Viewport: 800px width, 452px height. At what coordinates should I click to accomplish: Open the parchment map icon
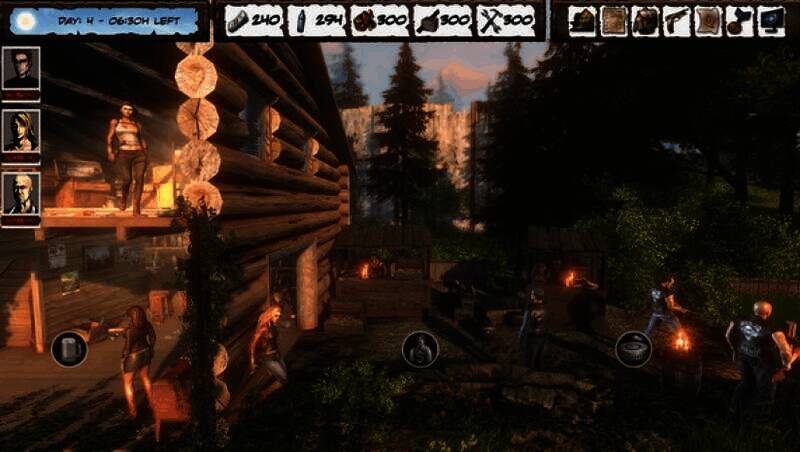click(x=614, y=20)
